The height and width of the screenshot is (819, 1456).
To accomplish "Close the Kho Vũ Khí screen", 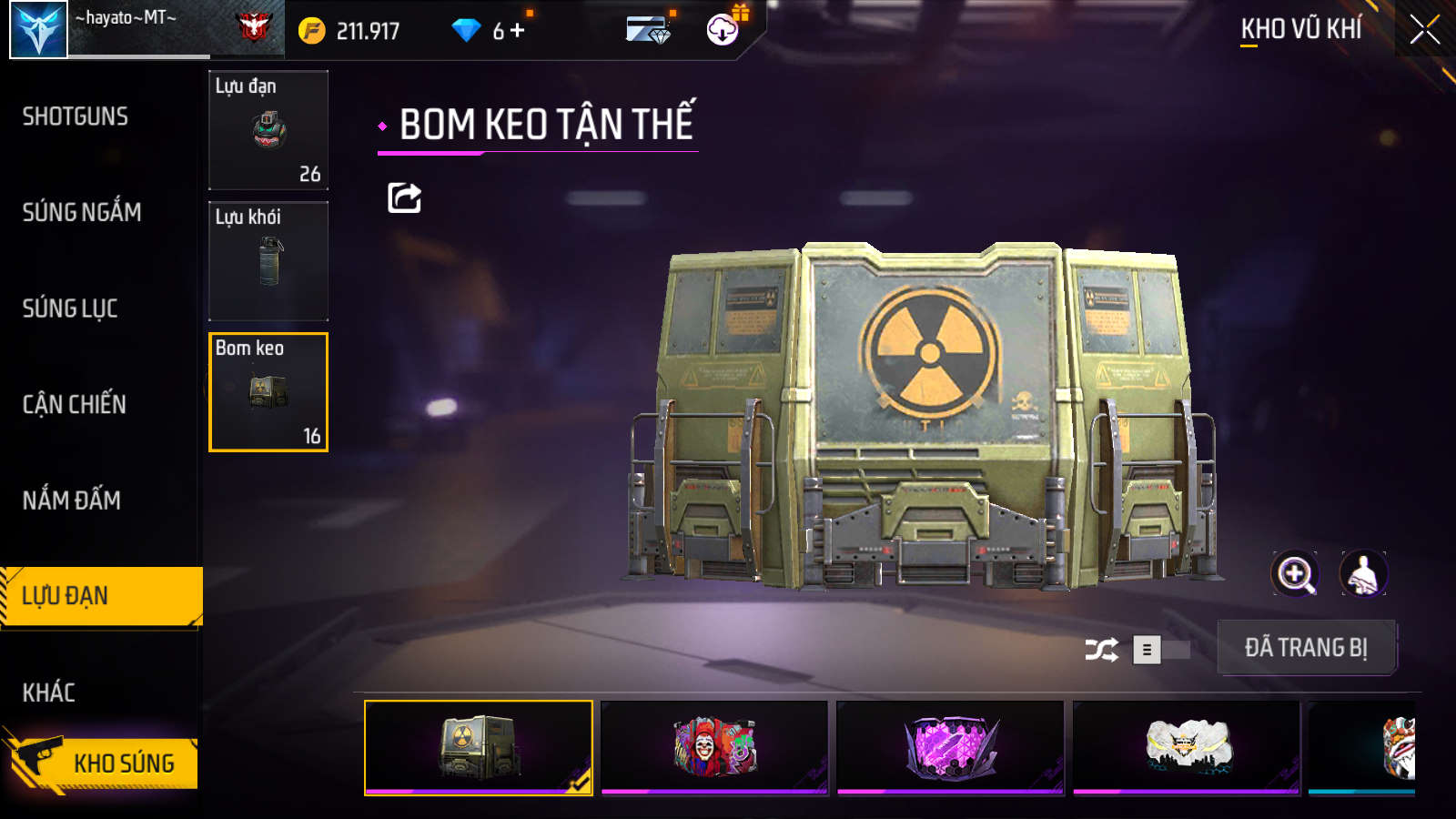I will click(1424, 30).
